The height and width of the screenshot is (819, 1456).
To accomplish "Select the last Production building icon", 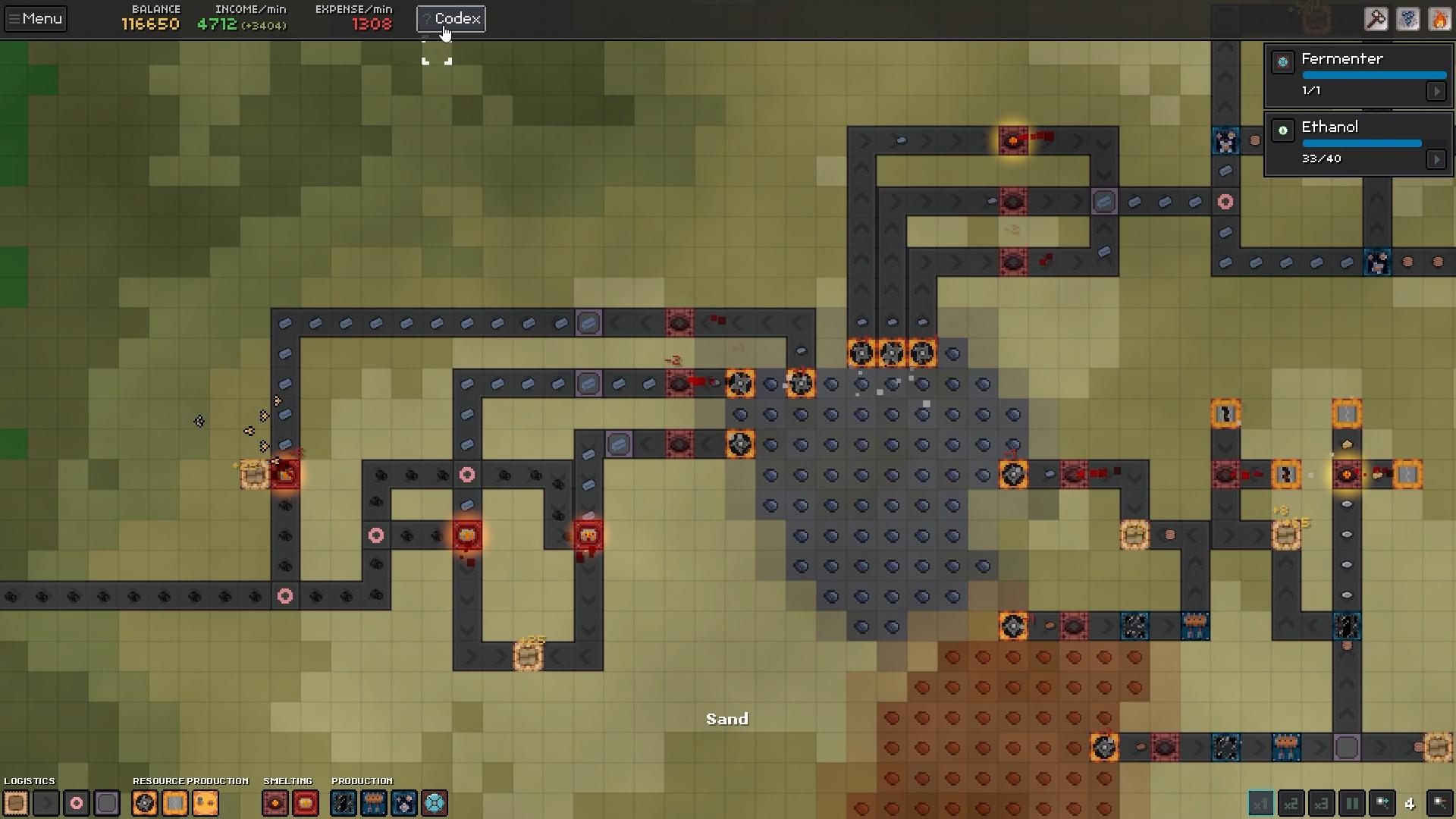I will point(435,803).
